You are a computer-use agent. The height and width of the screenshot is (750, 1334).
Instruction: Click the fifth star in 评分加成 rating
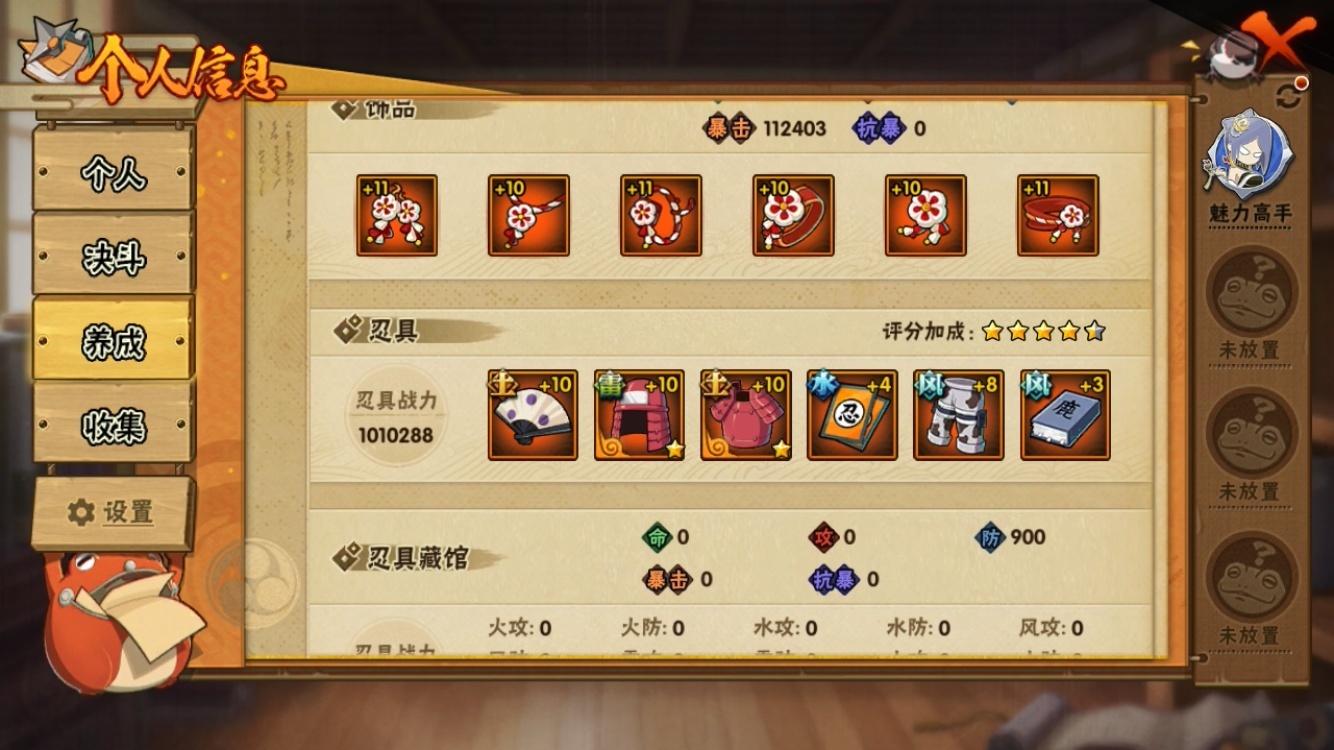[x=1096, y=328]
